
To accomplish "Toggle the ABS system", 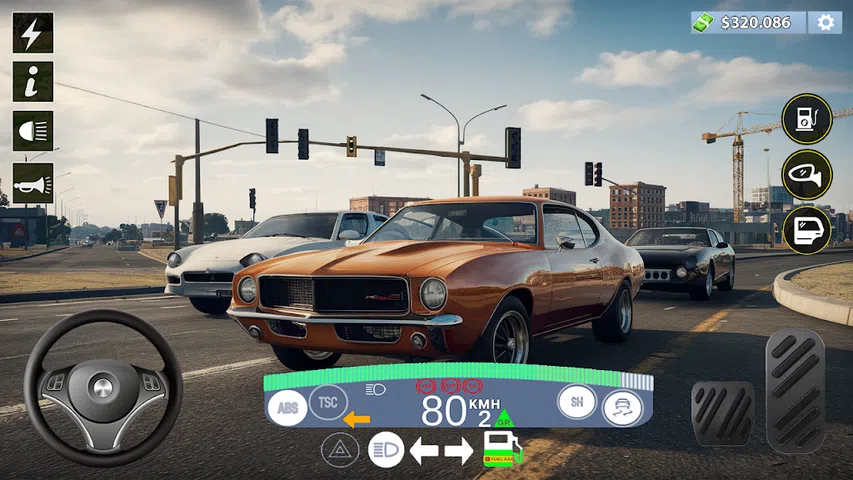I will [x=288, y=407].
